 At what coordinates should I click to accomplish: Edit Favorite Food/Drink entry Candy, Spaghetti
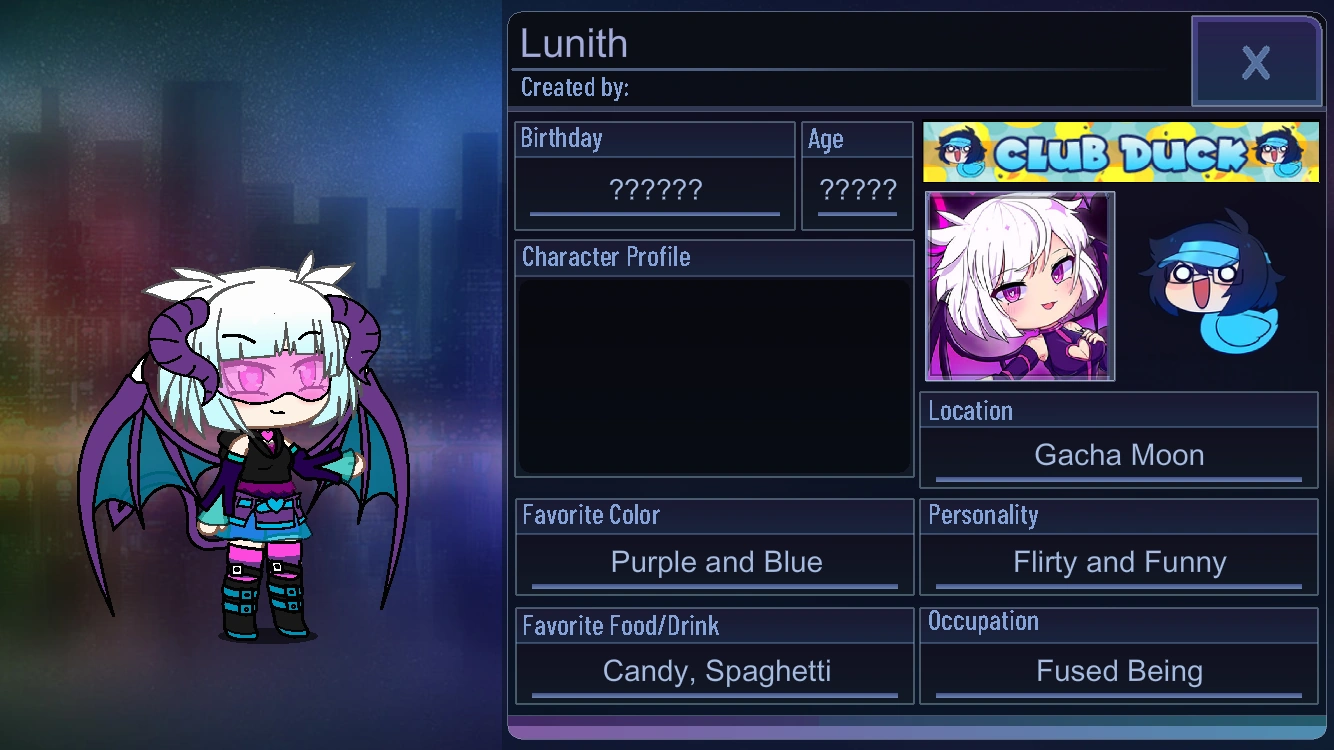[716, 671]
